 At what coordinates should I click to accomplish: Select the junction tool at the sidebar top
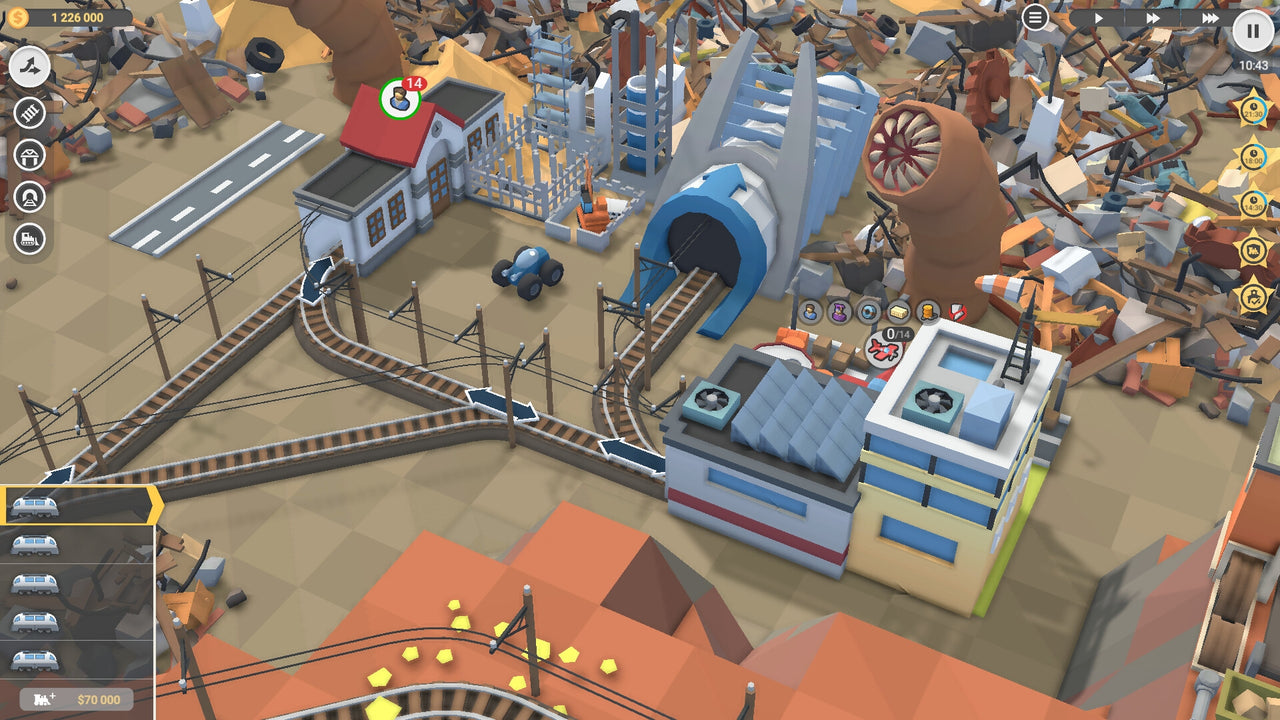(29, 66)
